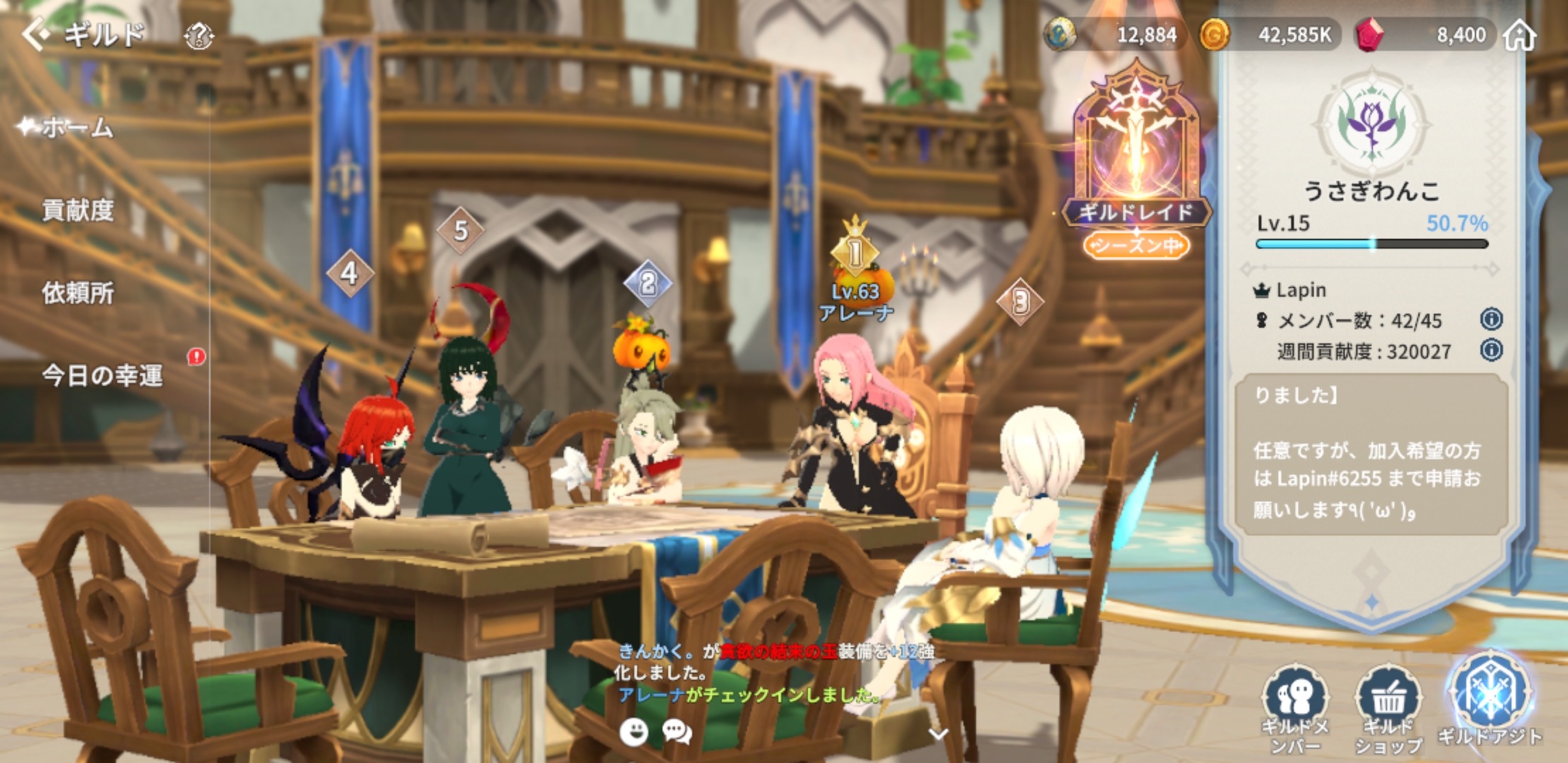
Task: Show info for 週間貢献度
Action: tap(1491, 350)
